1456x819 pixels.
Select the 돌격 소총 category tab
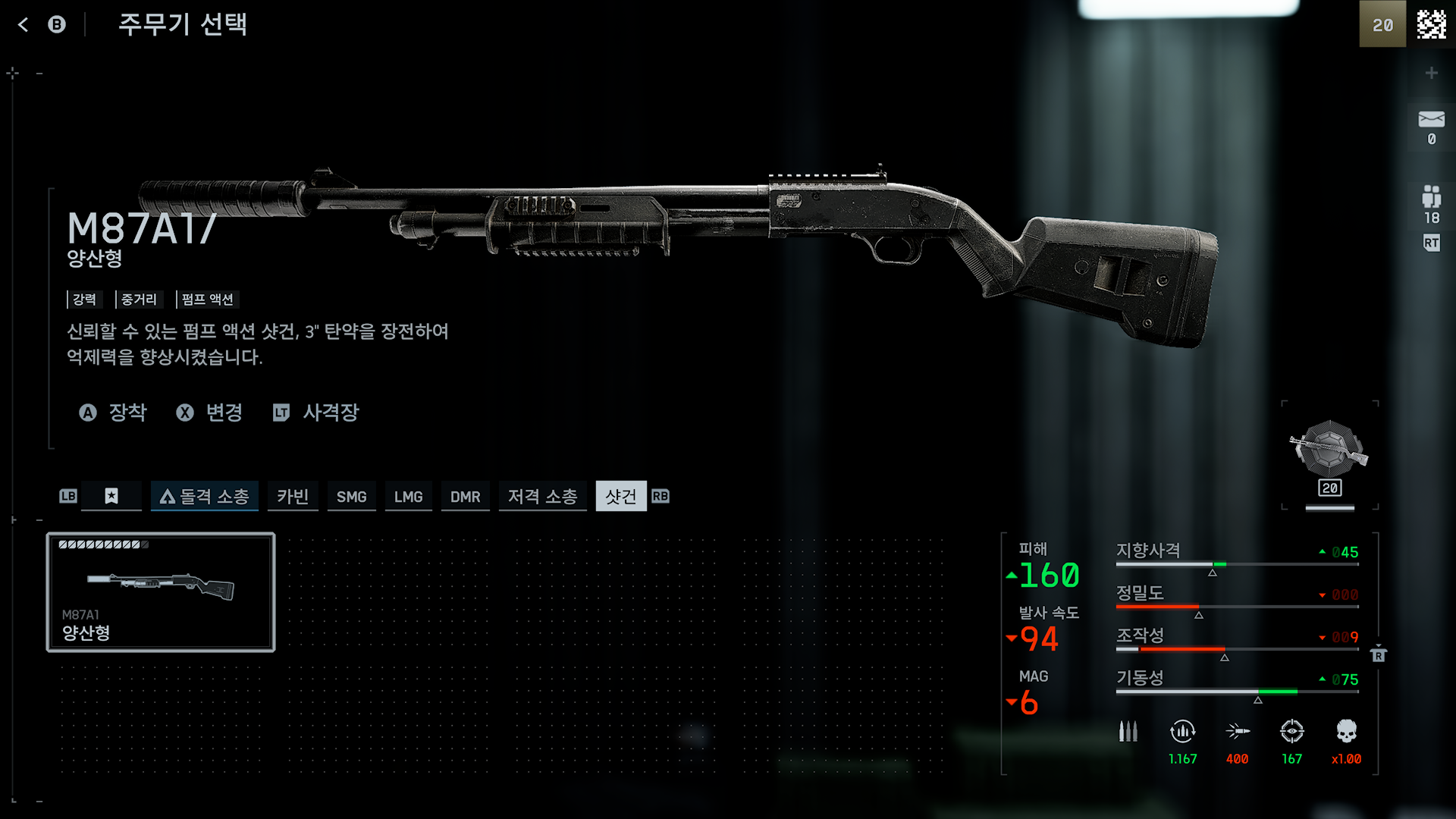(205, 496)
